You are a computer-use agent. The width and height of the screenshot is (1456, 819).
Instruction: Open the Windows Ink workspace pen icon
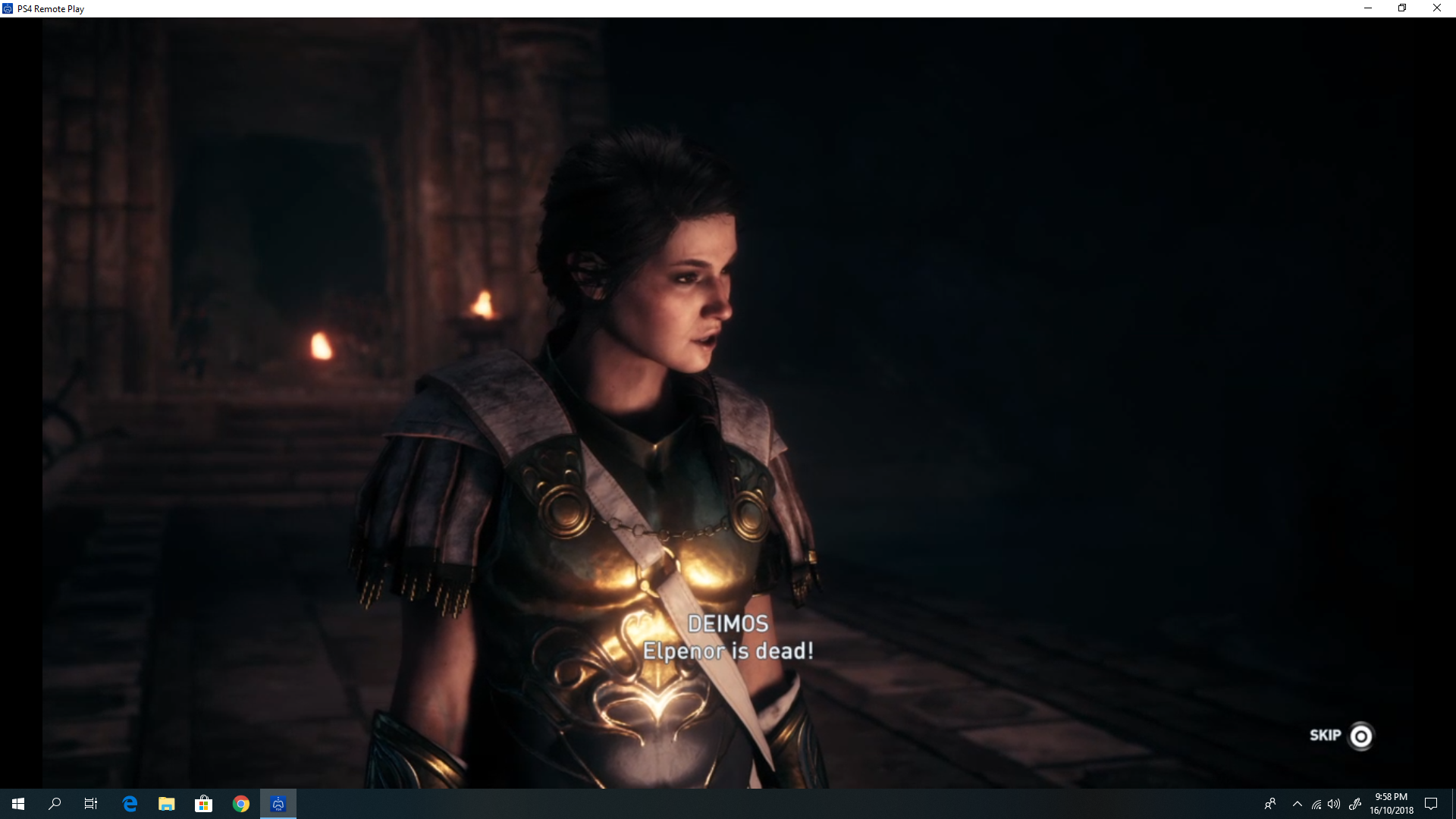coord(1355,803)
